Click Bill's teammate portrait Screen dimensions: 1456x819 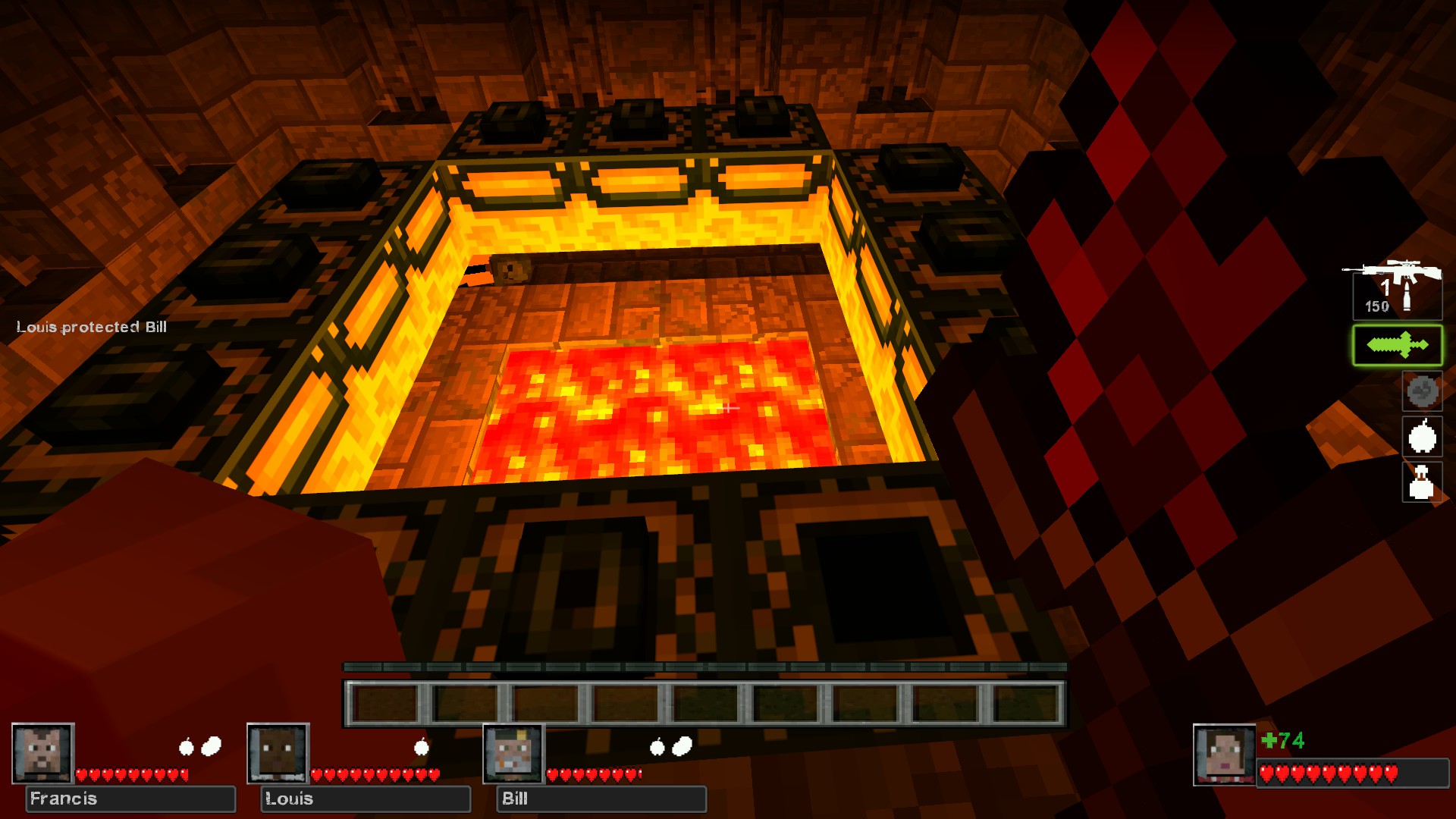[x=513, y=753]
